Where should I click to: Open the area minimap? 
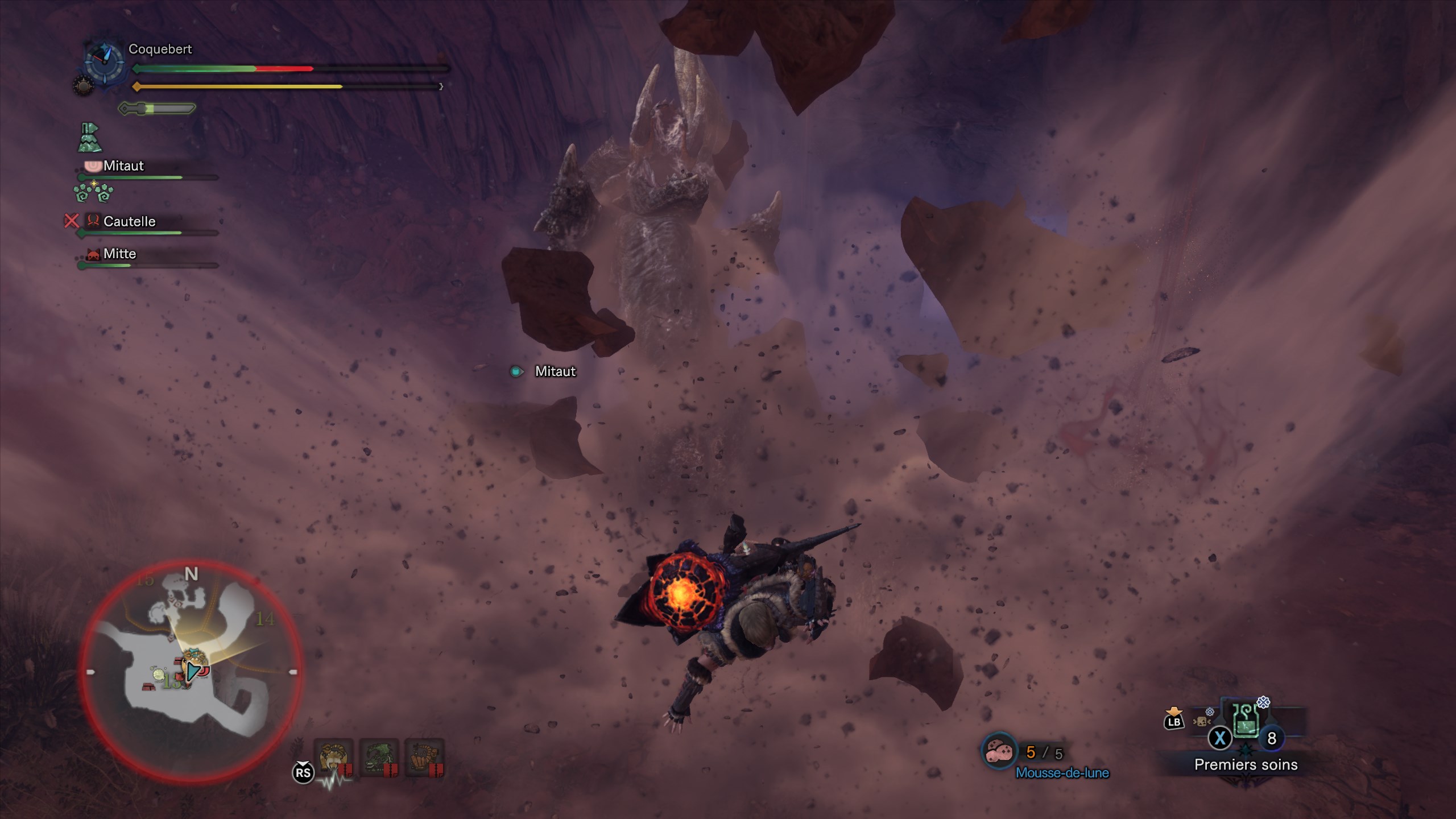(191, 671)
